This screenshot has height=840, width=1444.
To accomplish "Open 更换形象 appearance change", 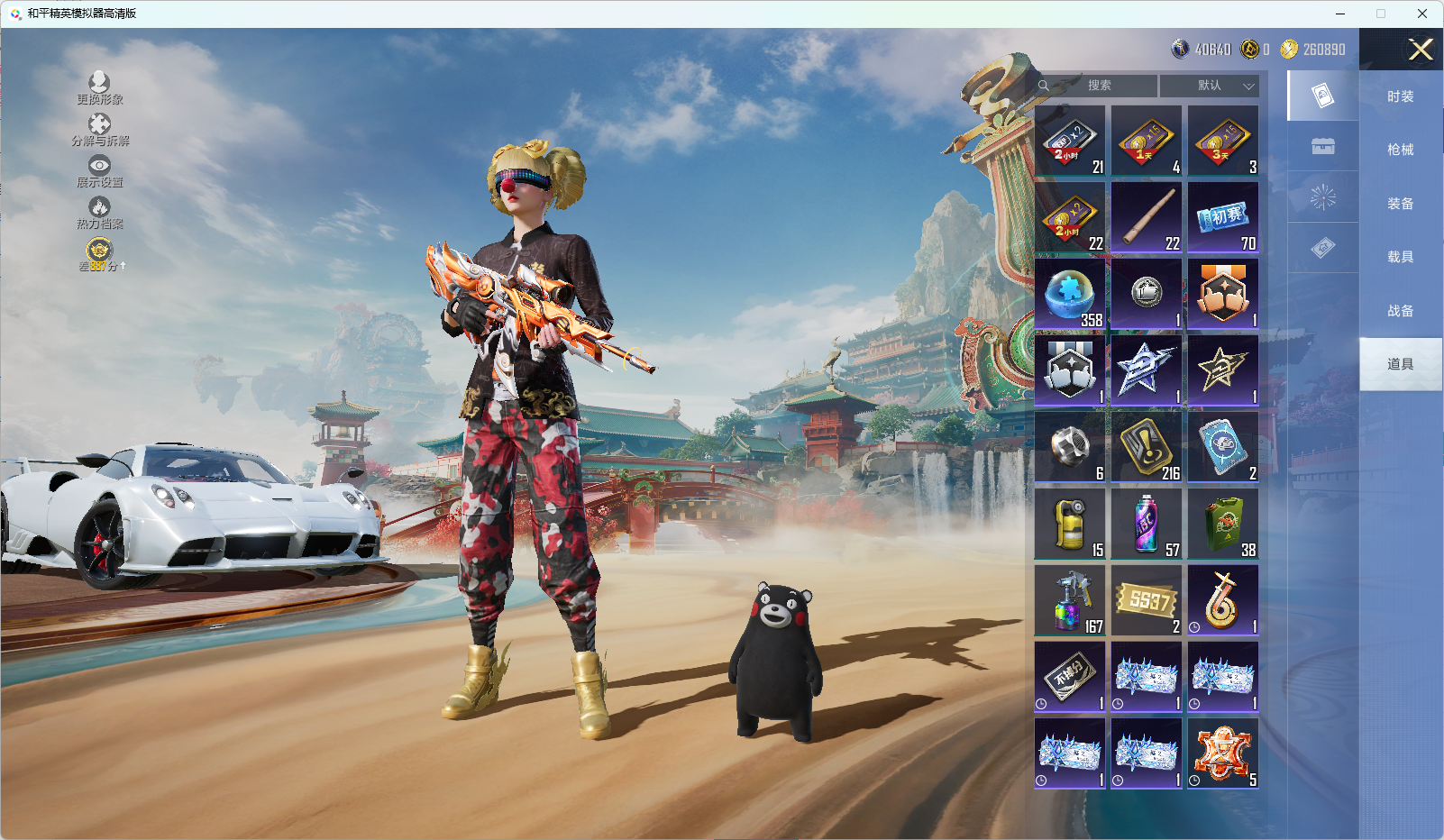I will [99, 88].
